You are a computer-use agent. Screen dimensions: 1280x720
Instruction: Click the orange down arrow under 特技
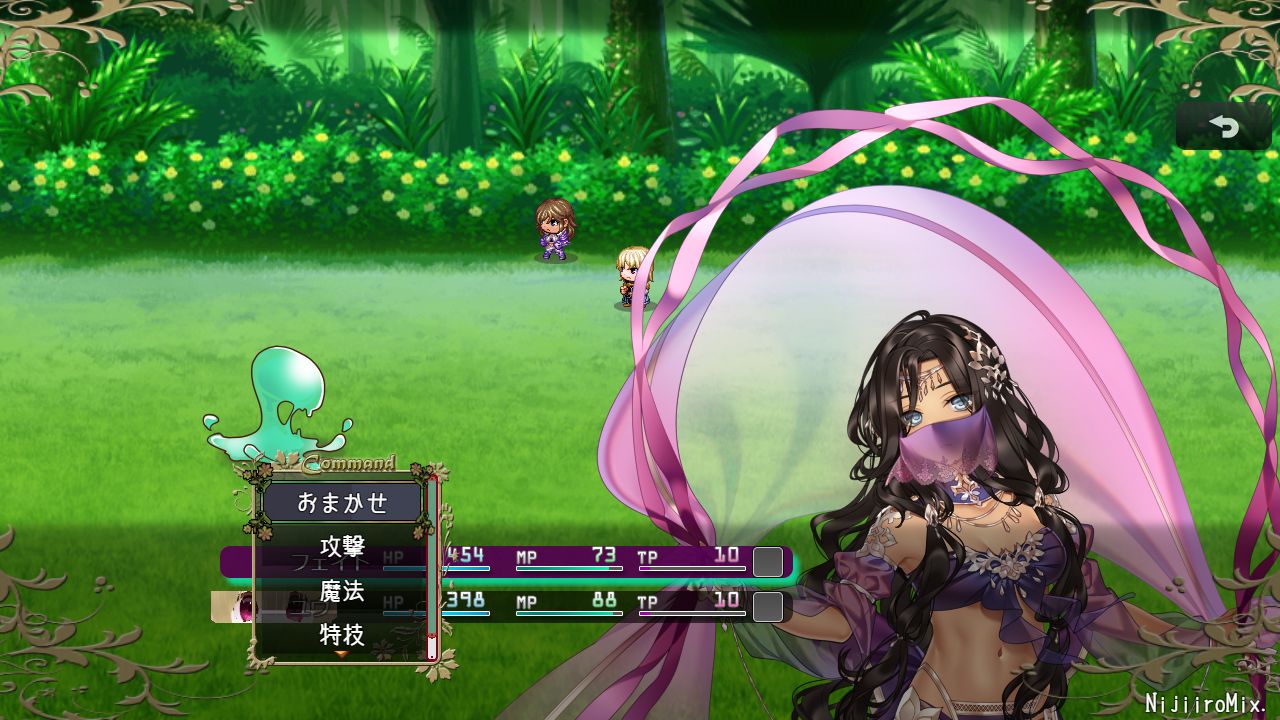point(341,654)
